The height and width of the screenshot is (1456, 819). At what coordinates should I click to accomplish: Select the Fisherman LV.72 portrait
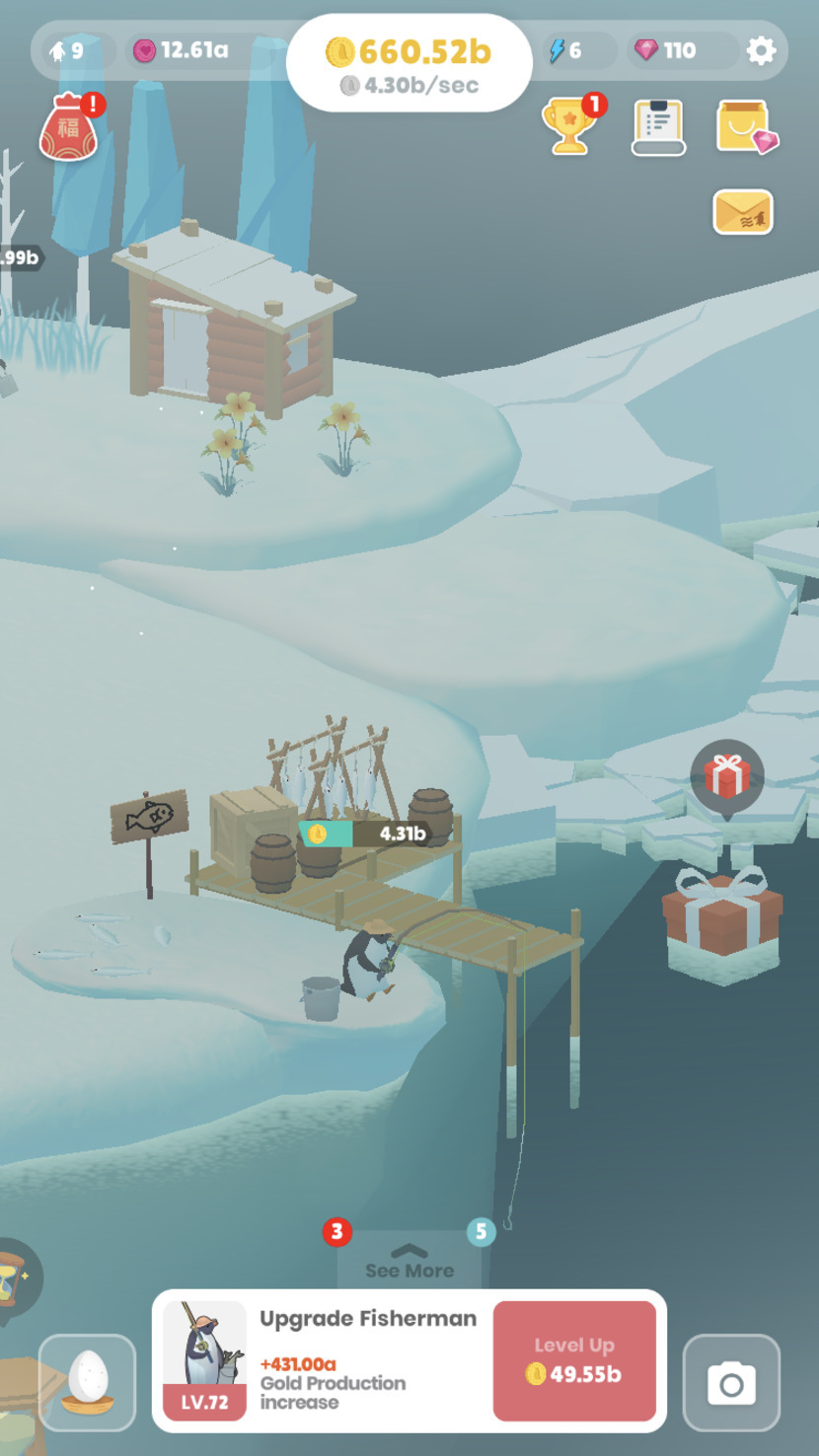tap(204, 1359)
